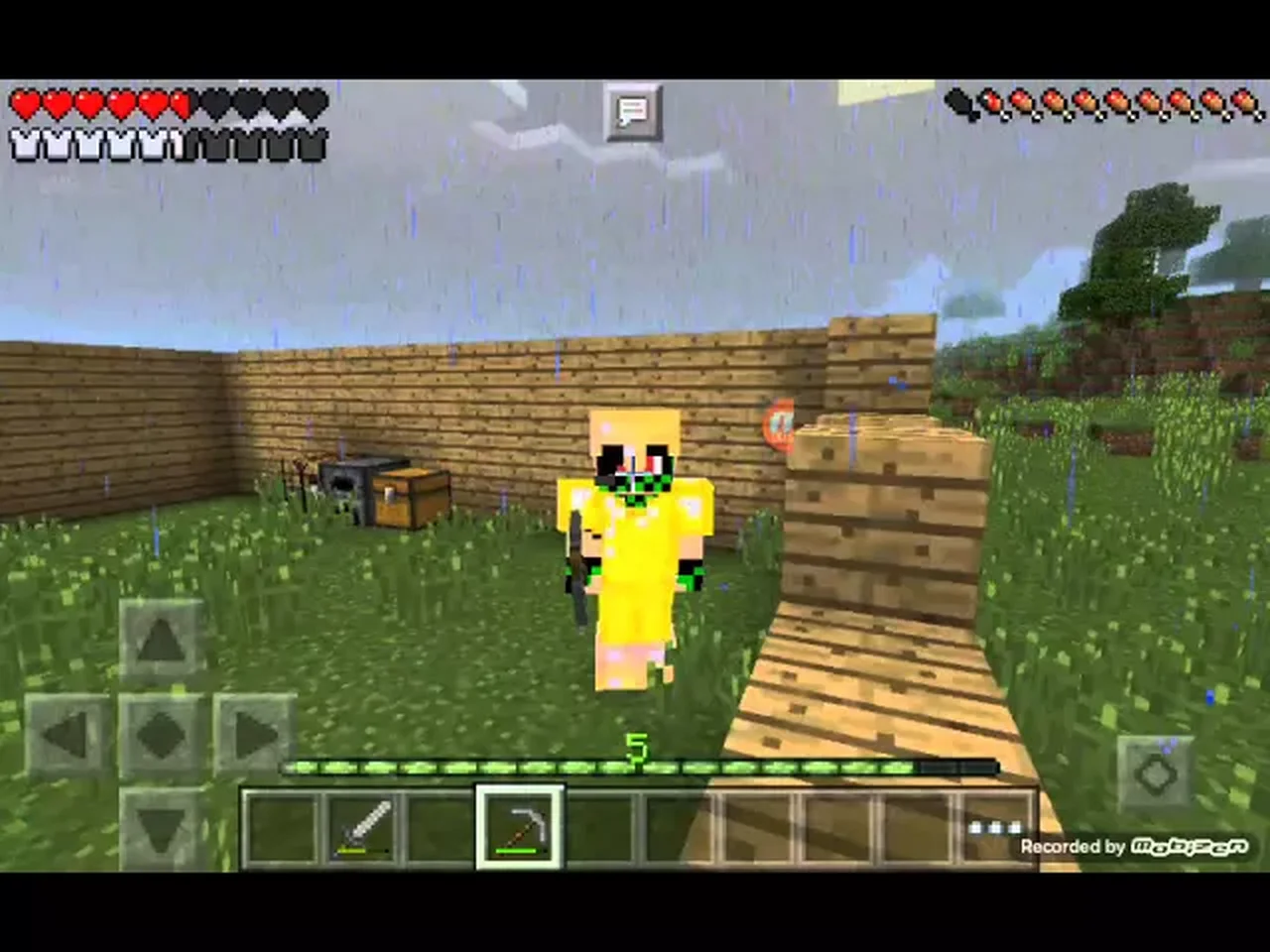This screenshot has width=1270, height=952.
Task: Tap the move forward arrow
Action: [161, 642]
